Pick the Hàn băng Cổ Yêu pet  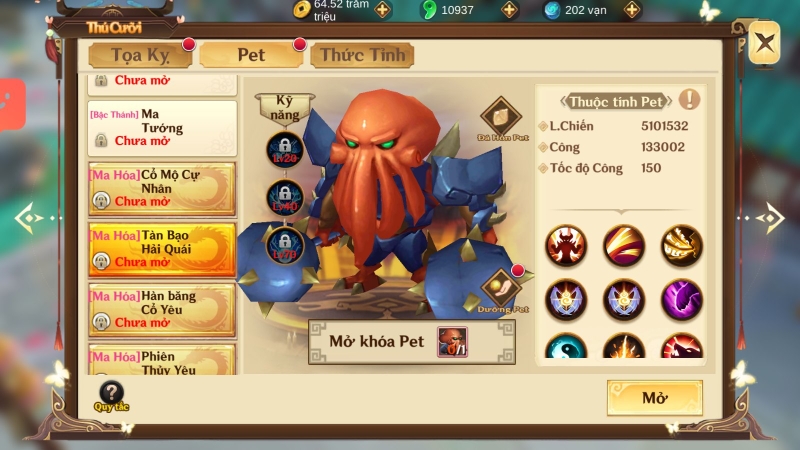pos(162,309)
